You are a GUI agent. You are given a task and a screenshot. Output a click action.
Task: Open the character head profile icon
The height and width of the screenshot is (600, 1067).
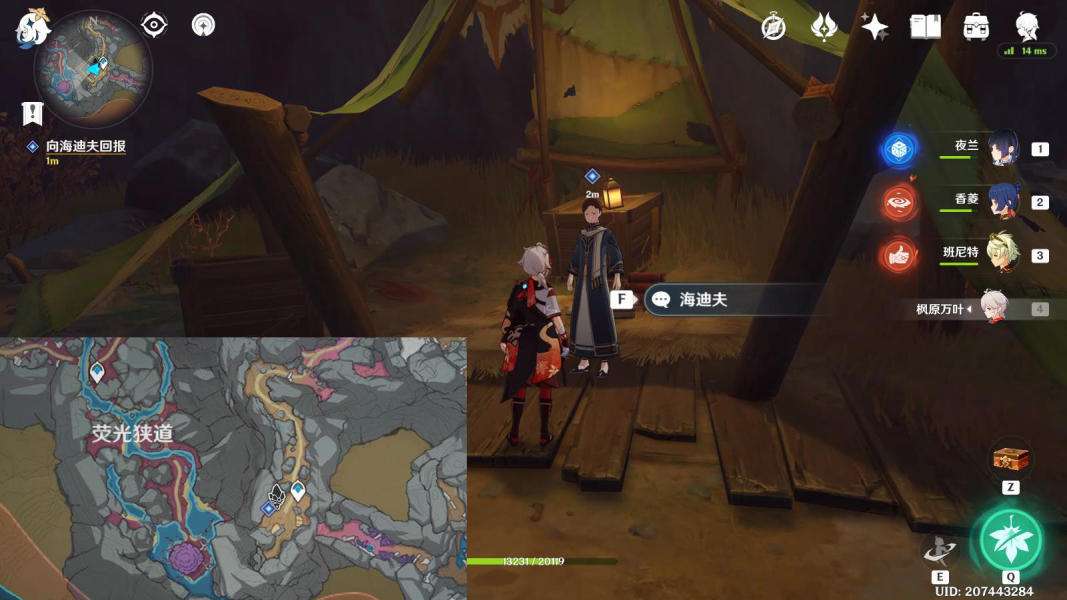point(1027,25)
